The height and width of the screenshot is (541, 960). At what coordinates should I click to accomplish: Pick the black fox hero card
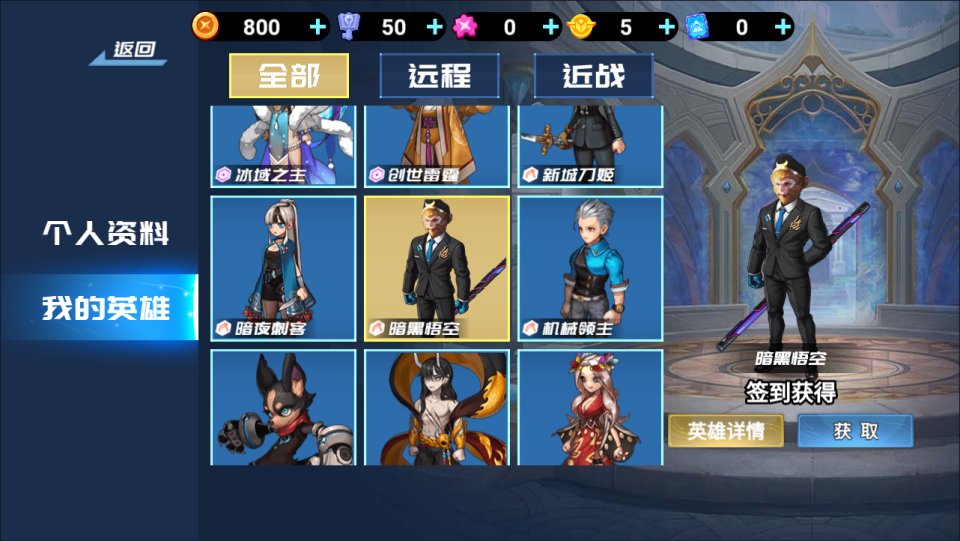[283, 407]
